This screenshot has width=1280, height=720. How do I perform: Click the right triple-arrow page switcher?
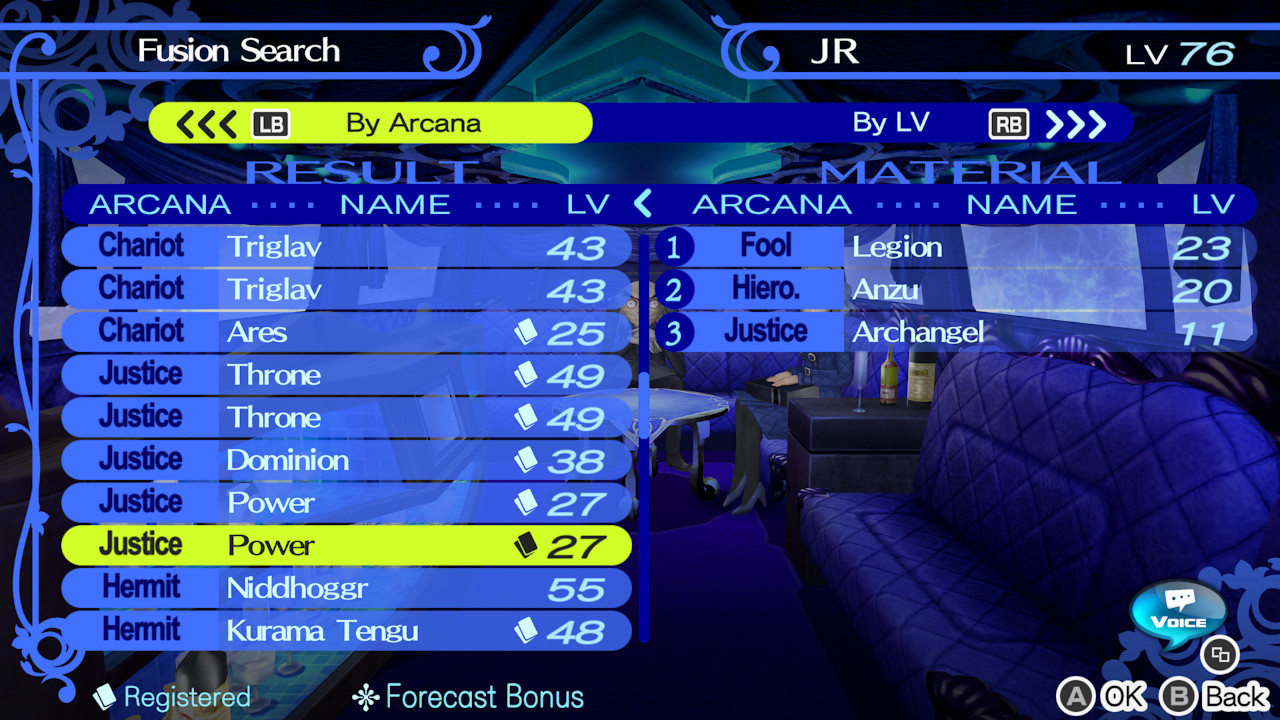tap(1076, 123)
